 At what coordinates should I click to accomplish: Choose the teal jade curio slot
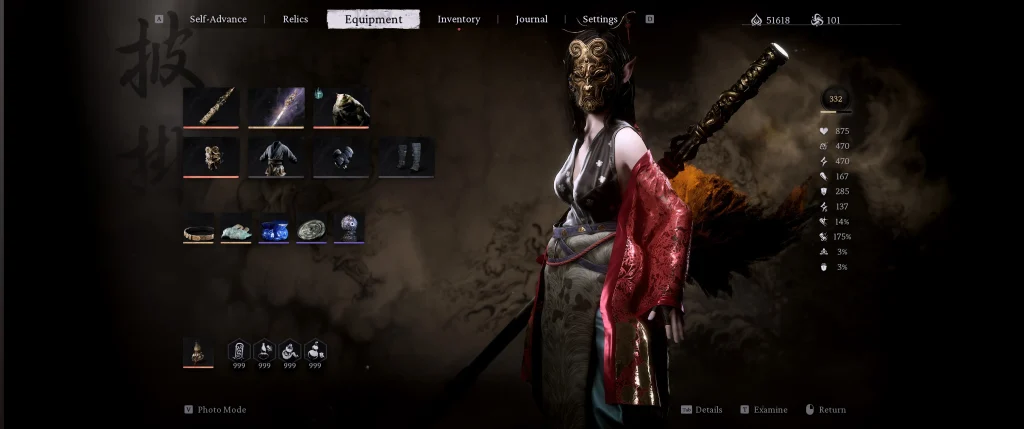pyautogui.click(x=236, y=229)
